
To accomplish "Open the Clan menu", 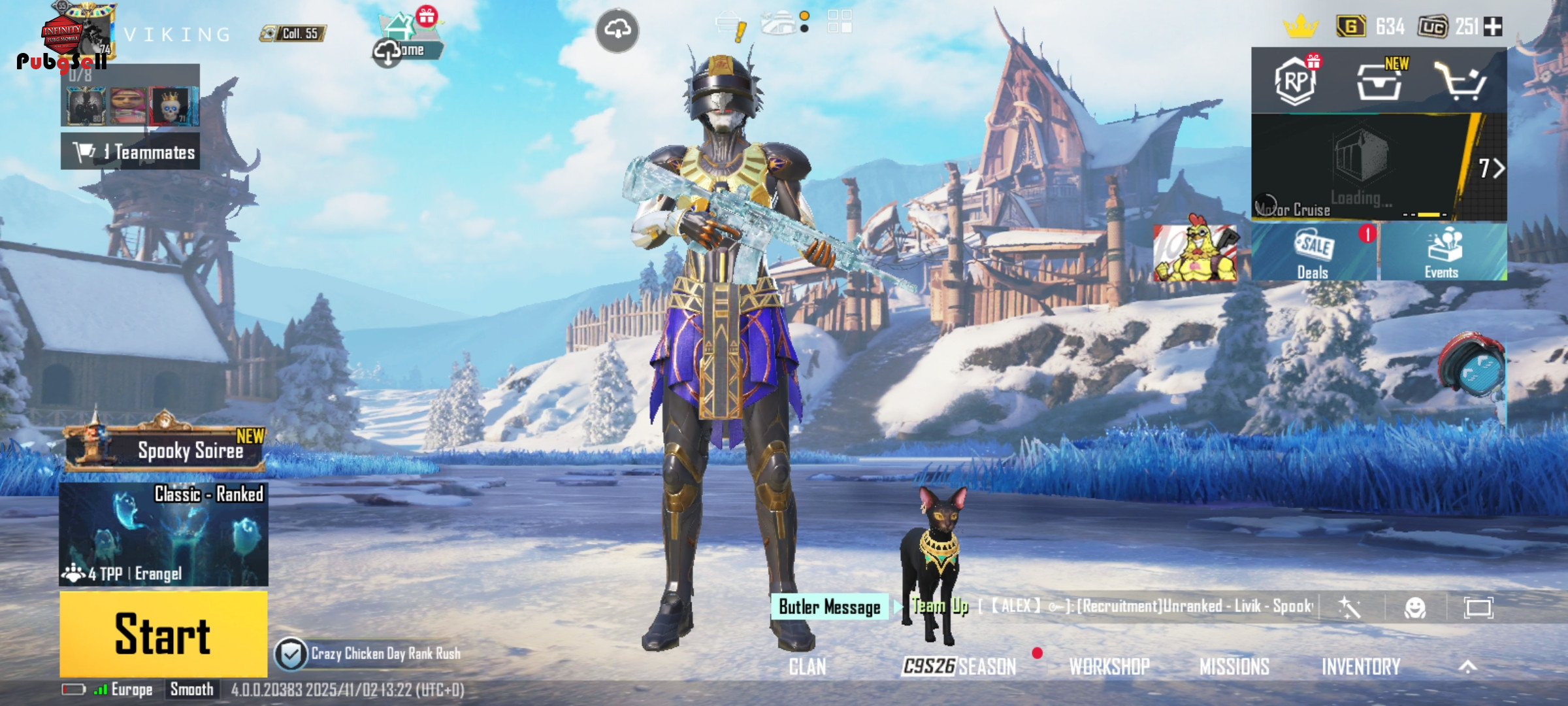I will [x=808, y=667].
